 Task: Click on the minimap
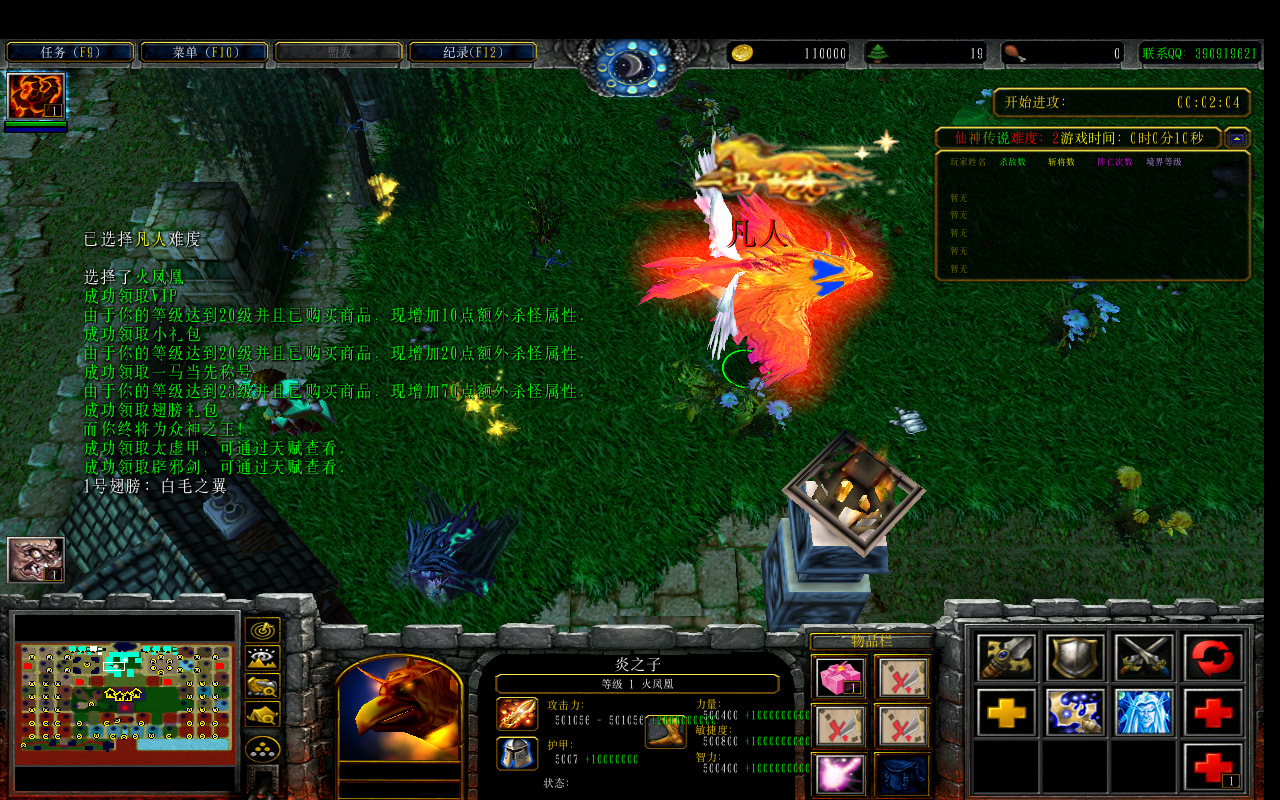(x=126, y=698)
